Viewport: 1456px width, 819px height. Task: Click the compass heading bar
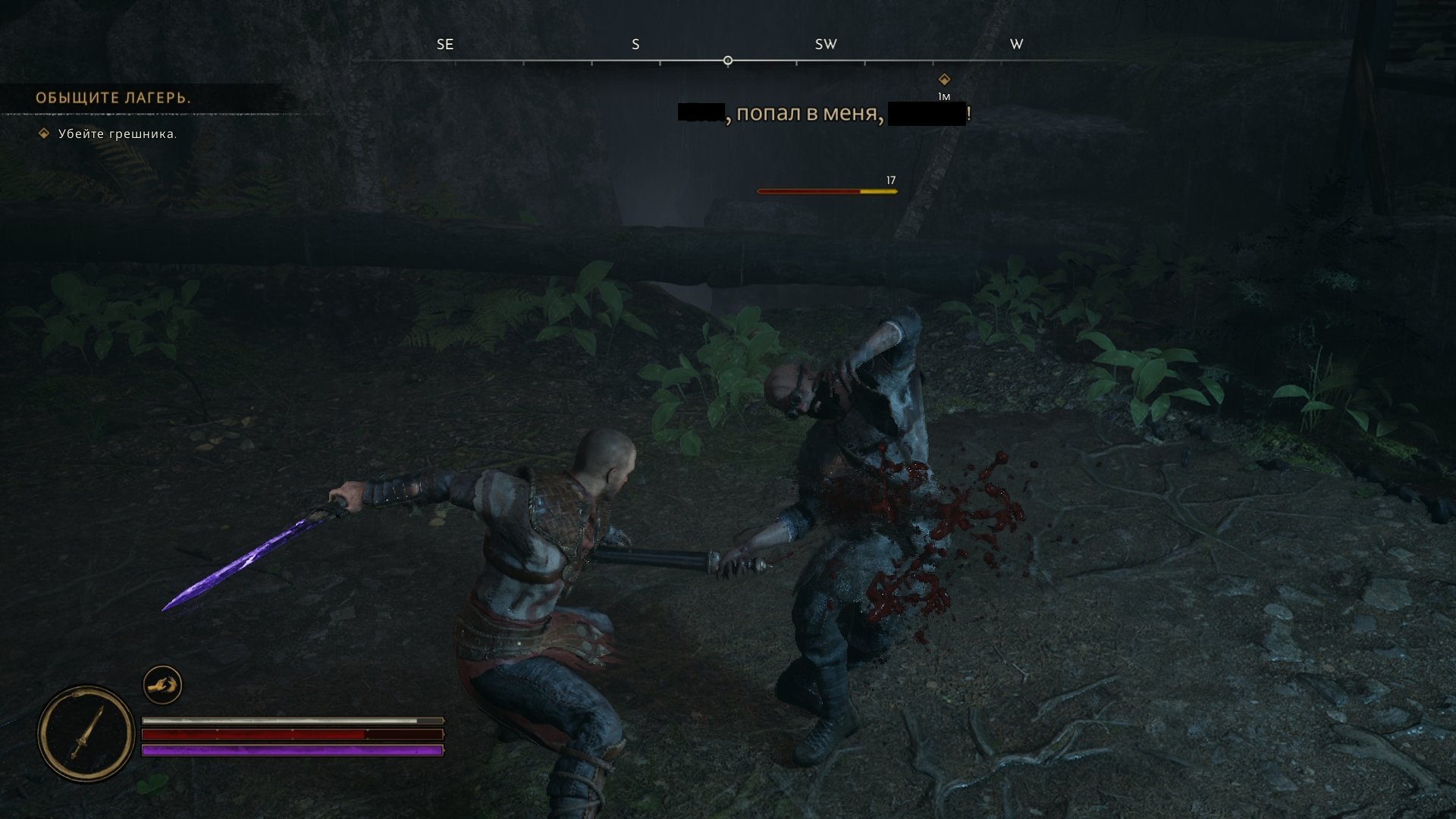728,60
